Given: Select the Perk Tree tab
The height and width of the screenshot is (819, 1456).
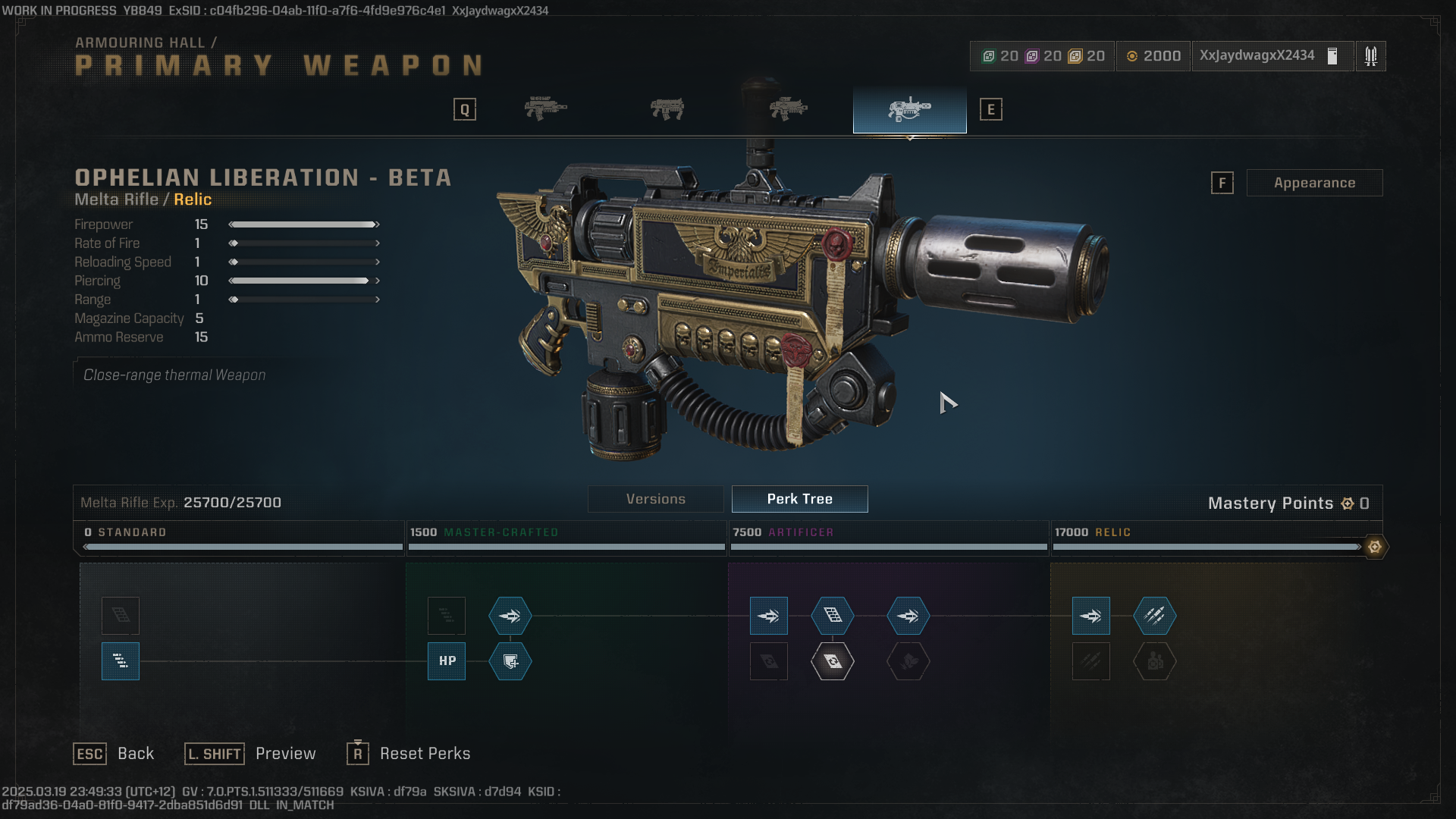Looking at the screenshot, I should 799,498.
